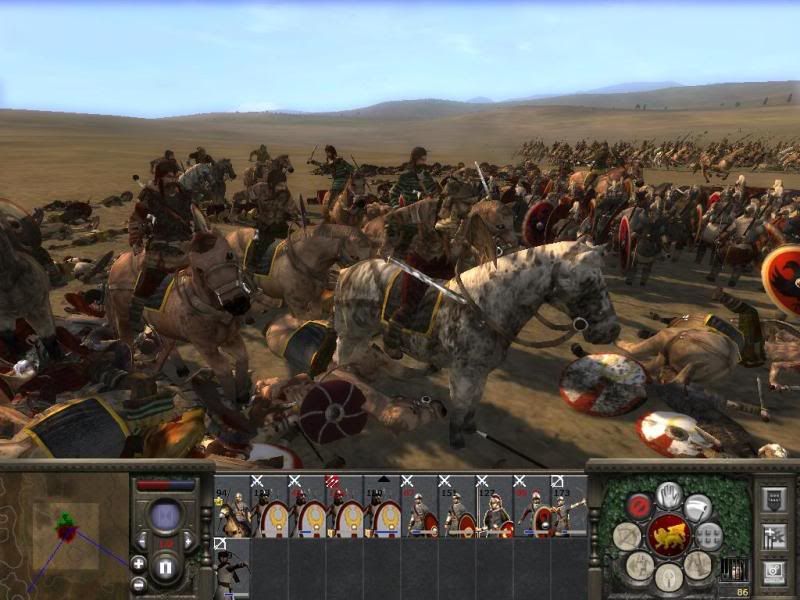Click the golden lion faction crest
The image size is (800, 600).
coord(668,537)
